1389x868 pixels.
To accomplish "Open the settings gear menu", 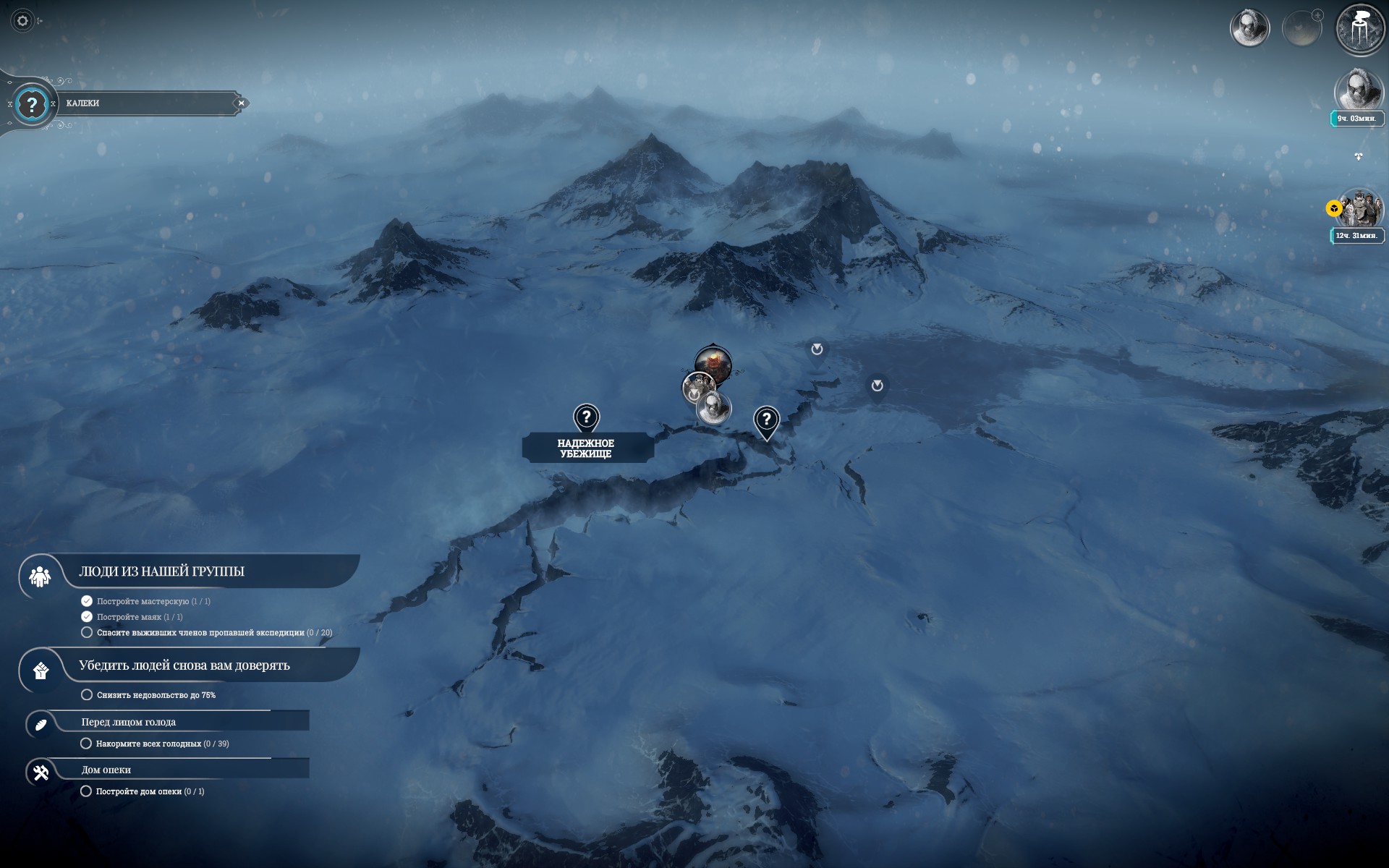I will (x=22, y=21).
